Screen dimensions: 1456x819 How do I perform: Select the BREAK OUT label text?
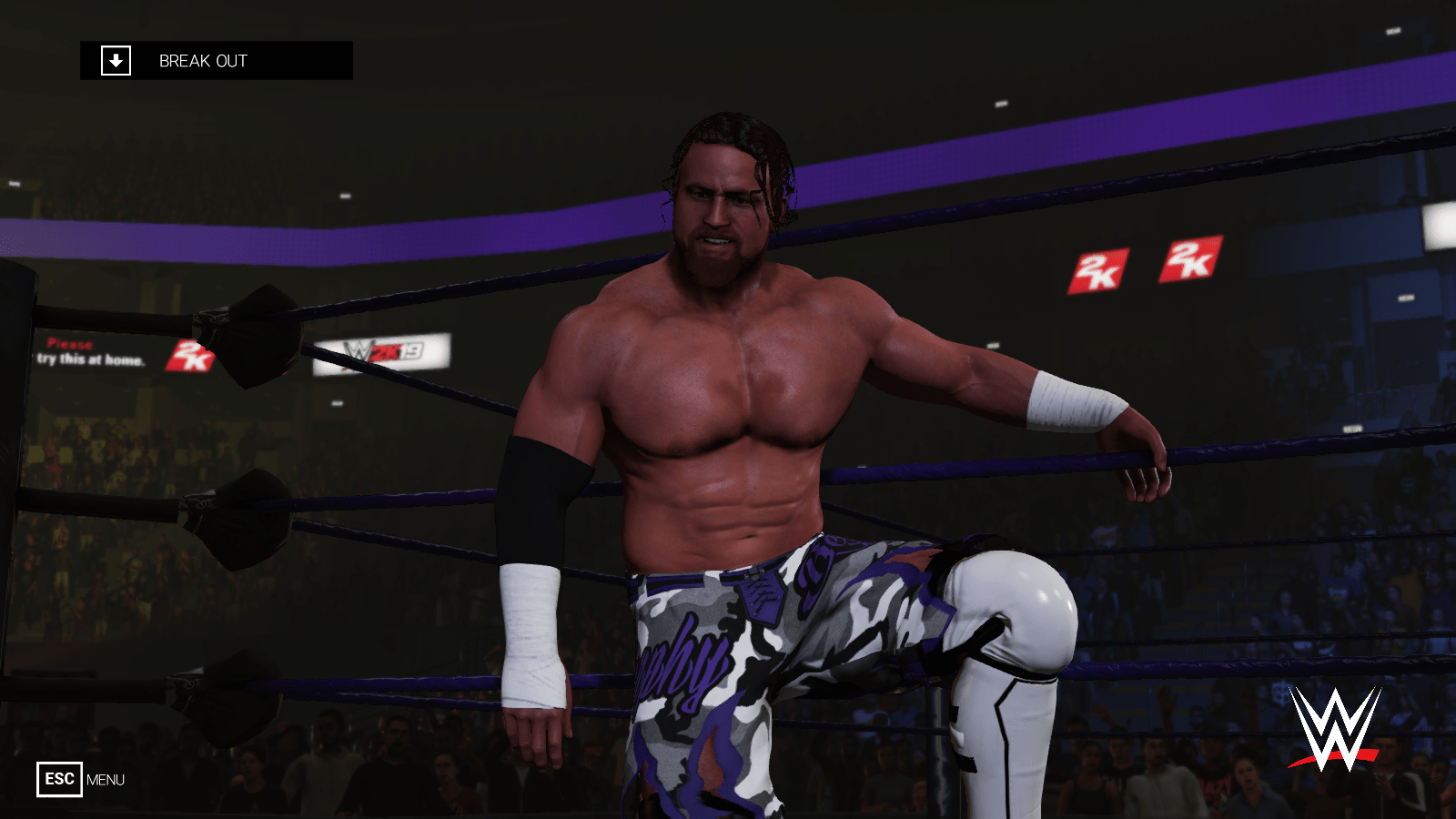click(202, 62)
